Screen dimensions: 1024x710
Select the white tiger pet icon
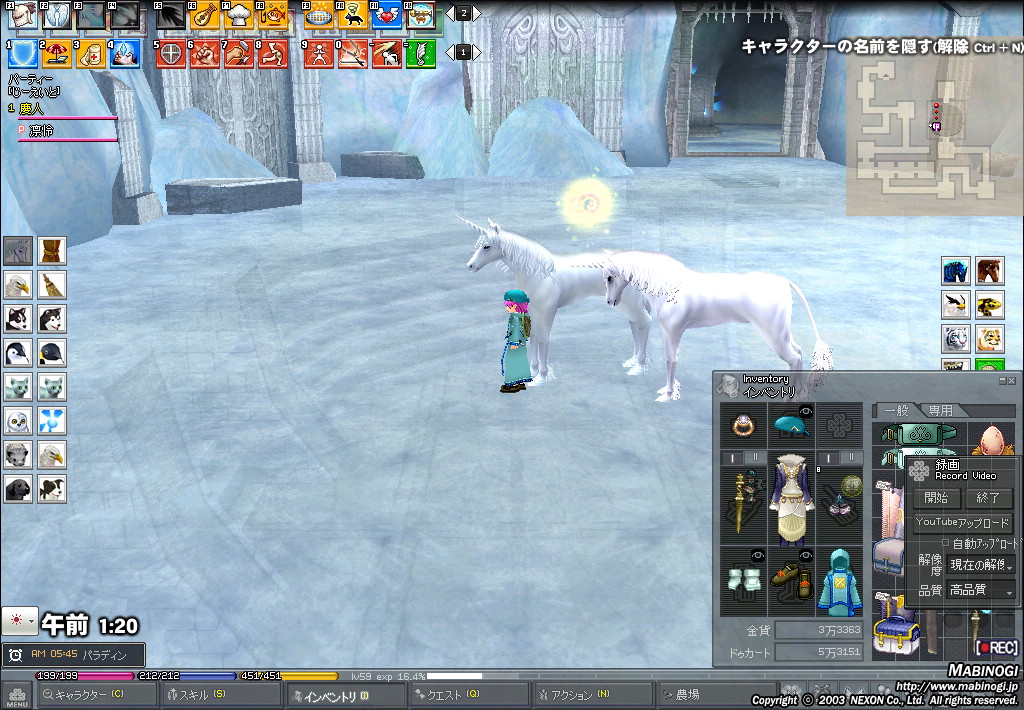click(x=956, y=337)
